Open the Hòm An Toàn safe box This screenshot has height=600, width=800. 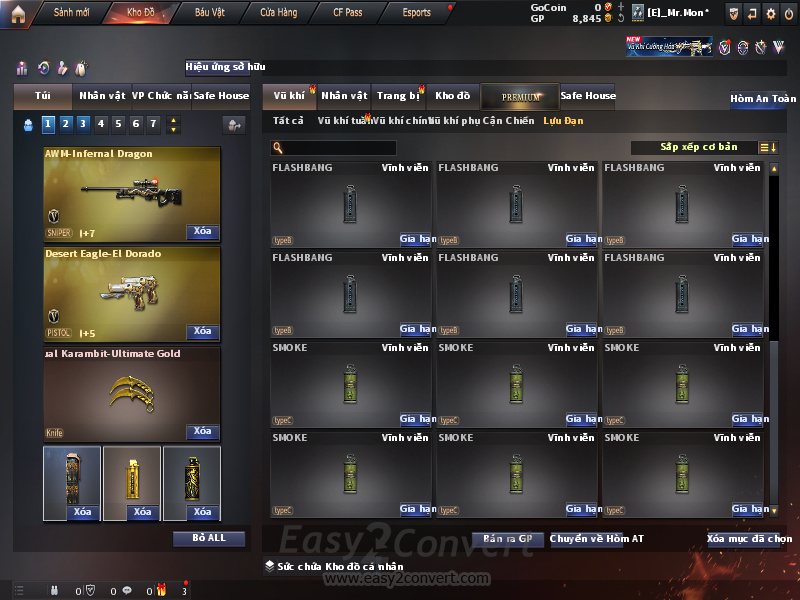coord(763,99)
